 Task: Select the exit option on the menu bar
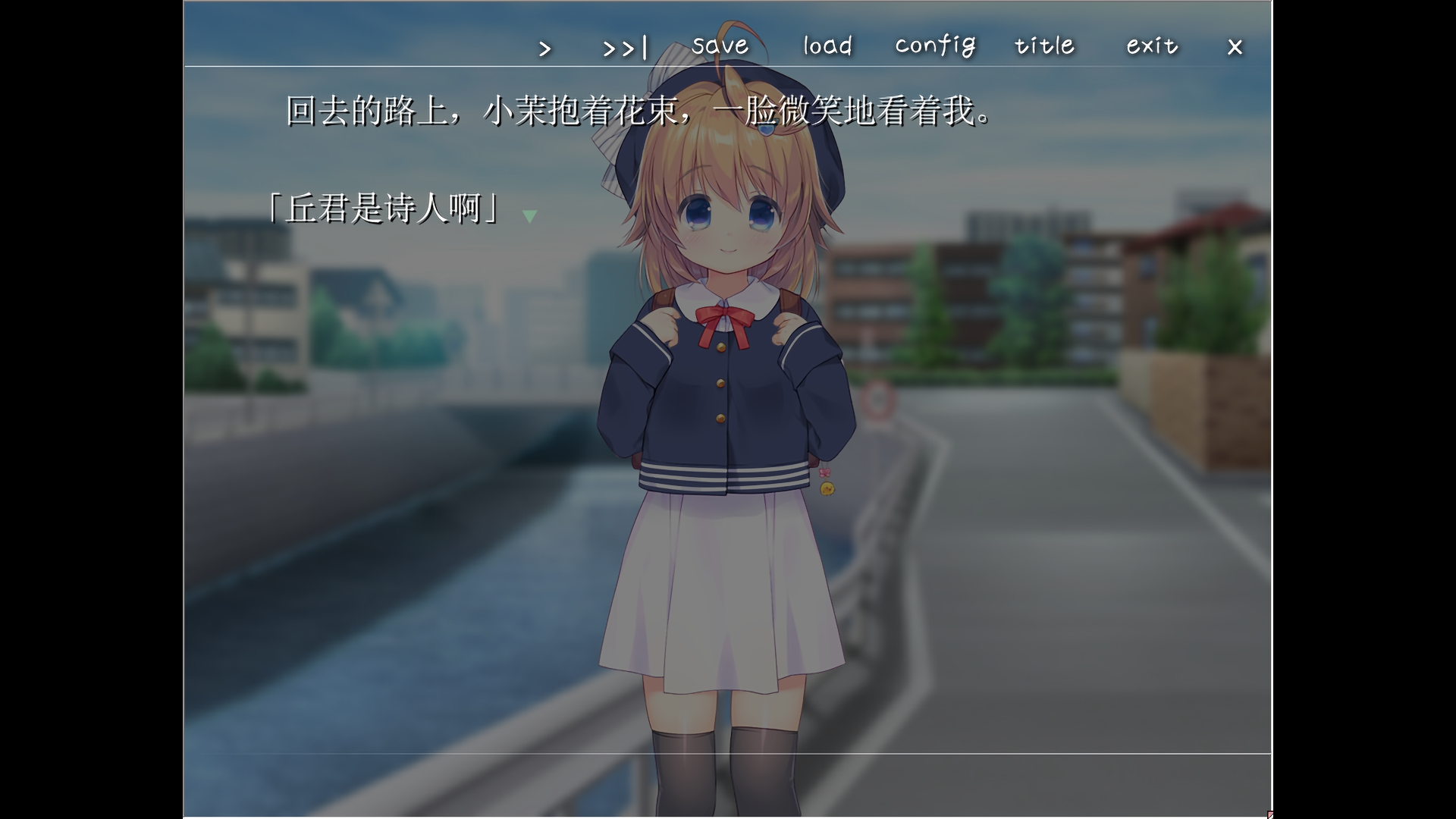point(1150,46)
